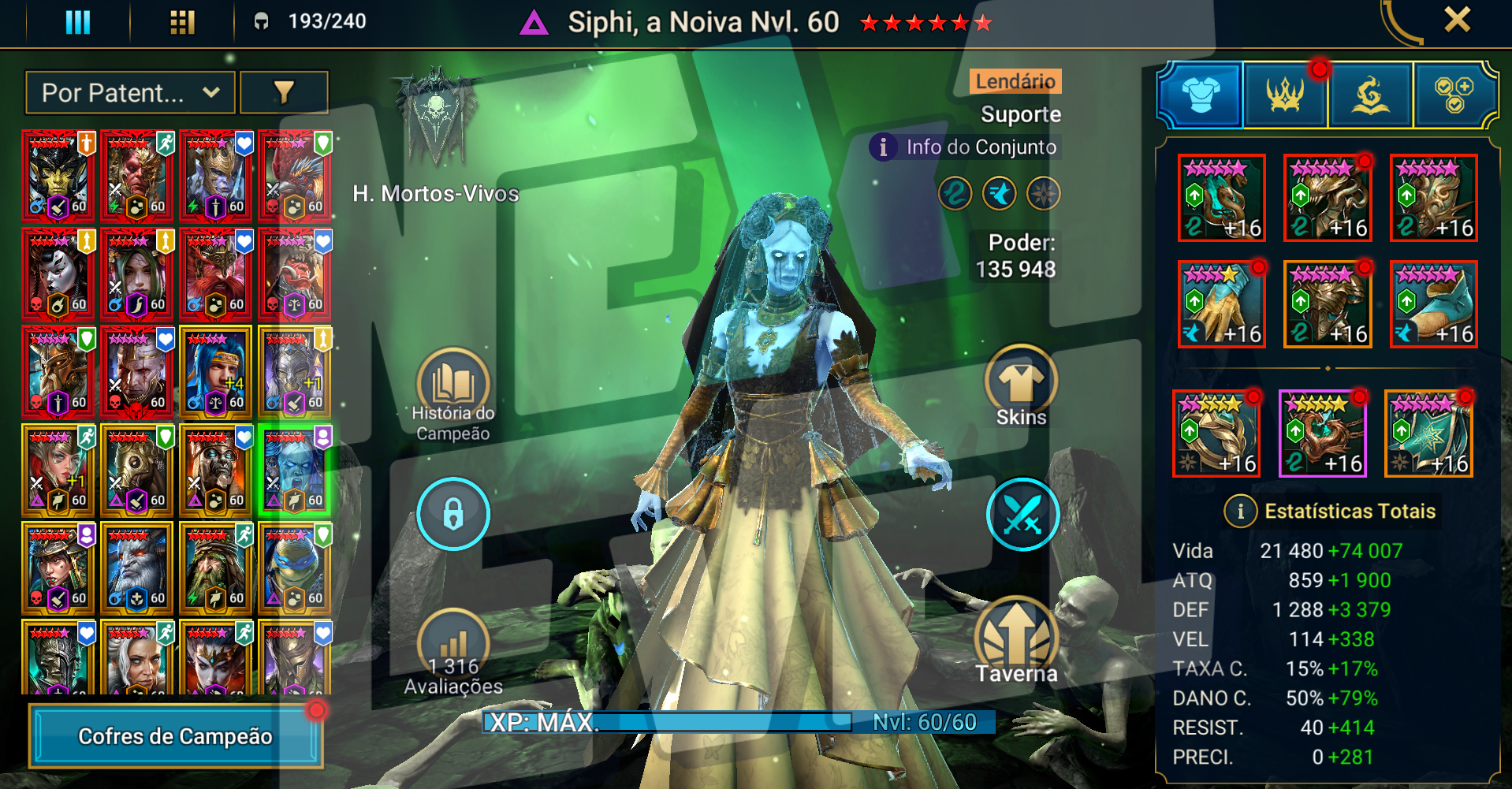Show Info do Conjunto details

[966, 147]
